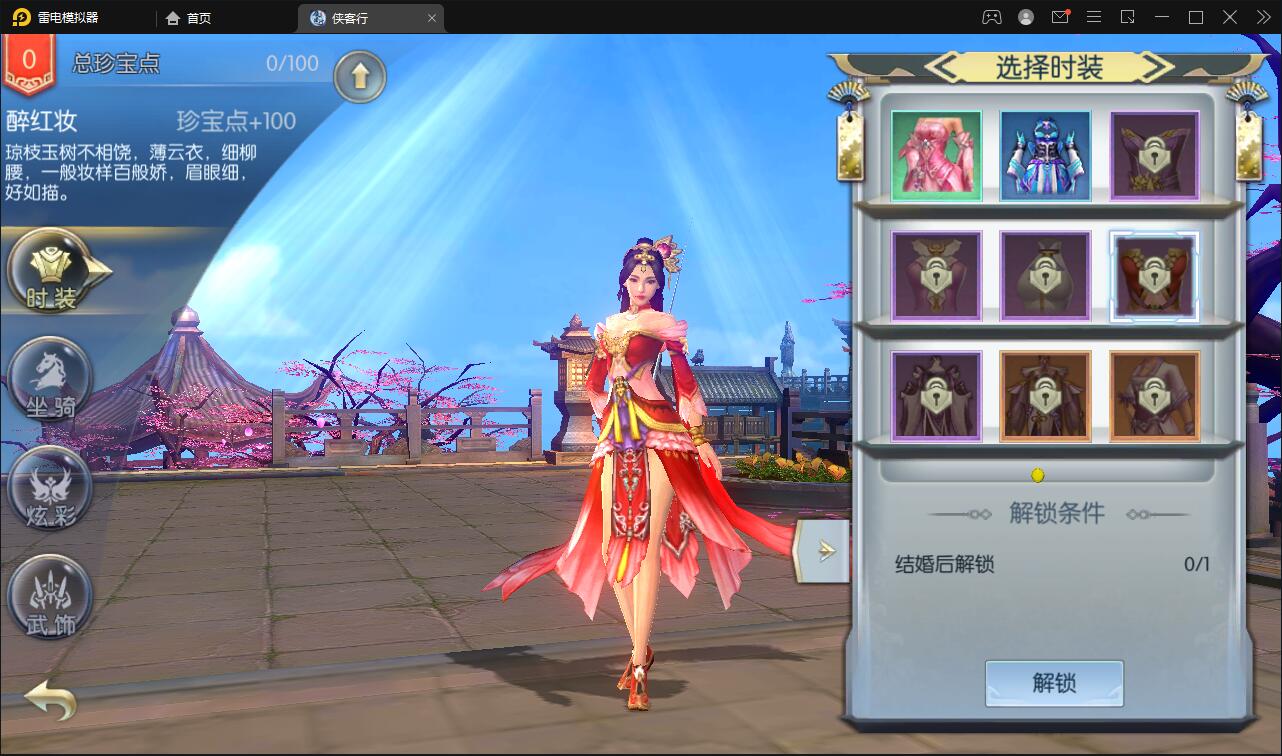The width and height of the screenshot is (1282, 756).
Task: Open the hamburger menu in the titlebar
Action: (x=1094, y=16)
